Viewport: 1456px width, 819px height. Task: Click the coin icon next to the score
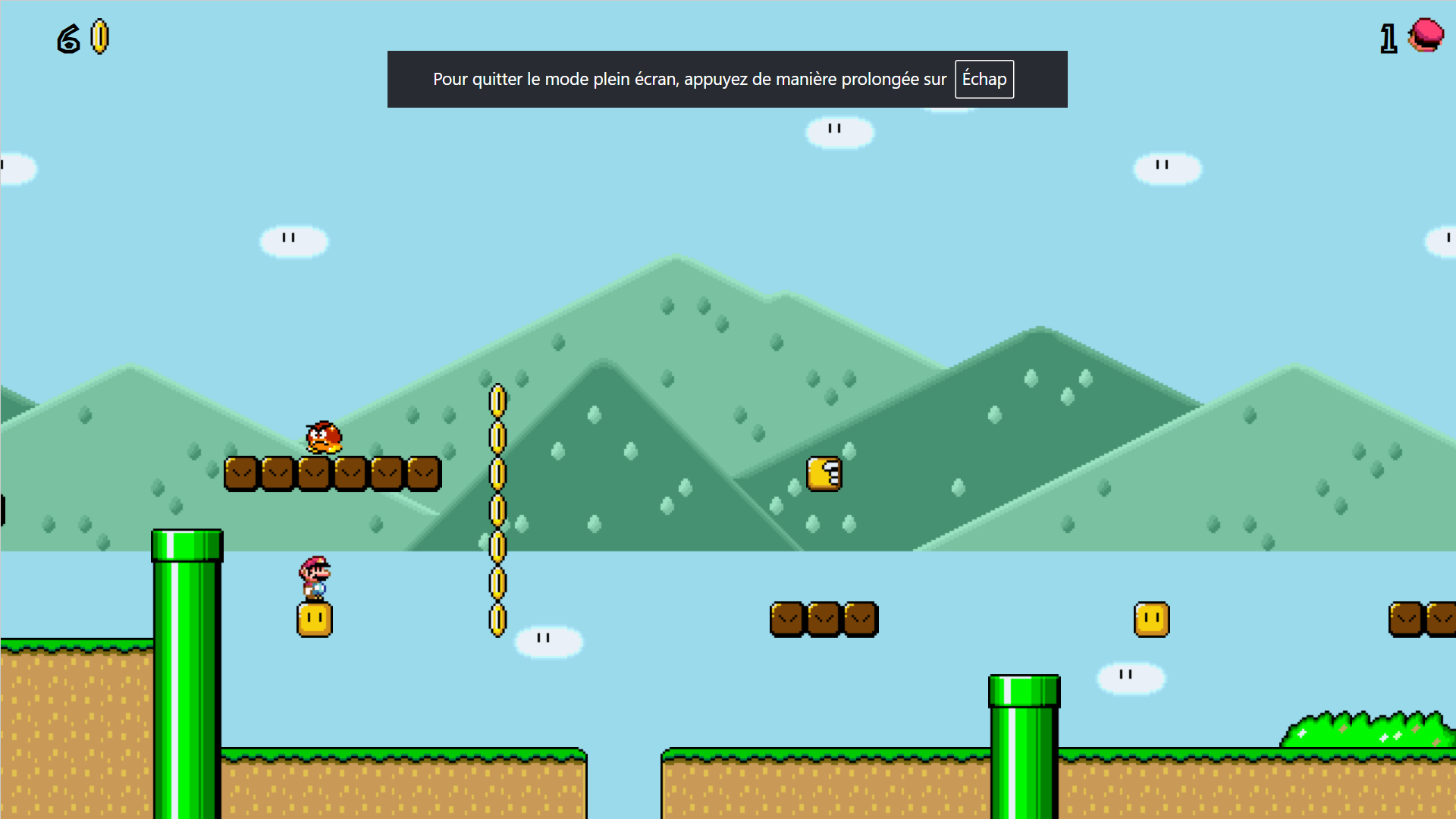[99, 38]
